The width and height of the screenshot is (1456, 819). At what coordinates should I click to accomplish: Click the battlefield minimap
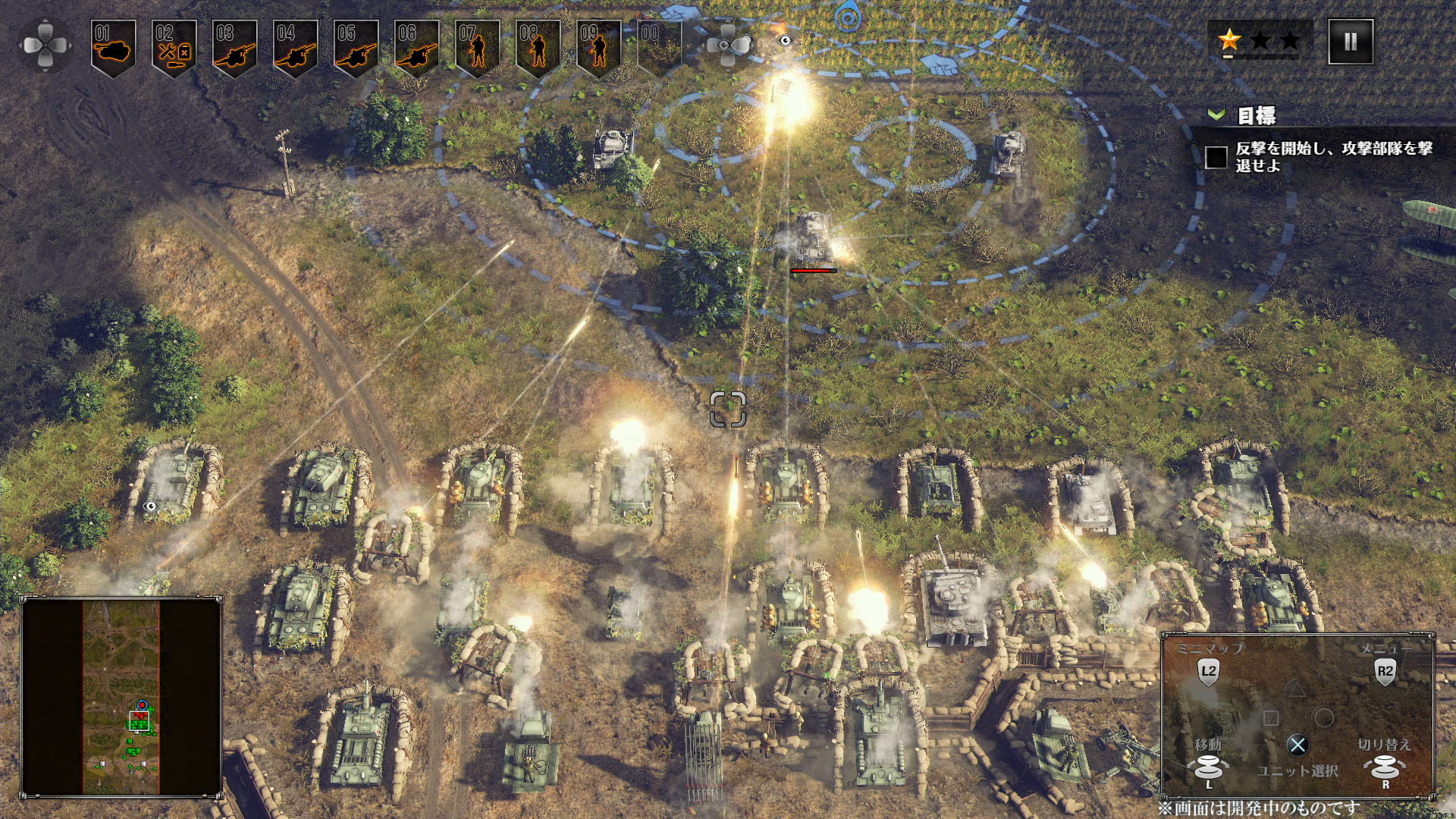(x=121, y=696)
